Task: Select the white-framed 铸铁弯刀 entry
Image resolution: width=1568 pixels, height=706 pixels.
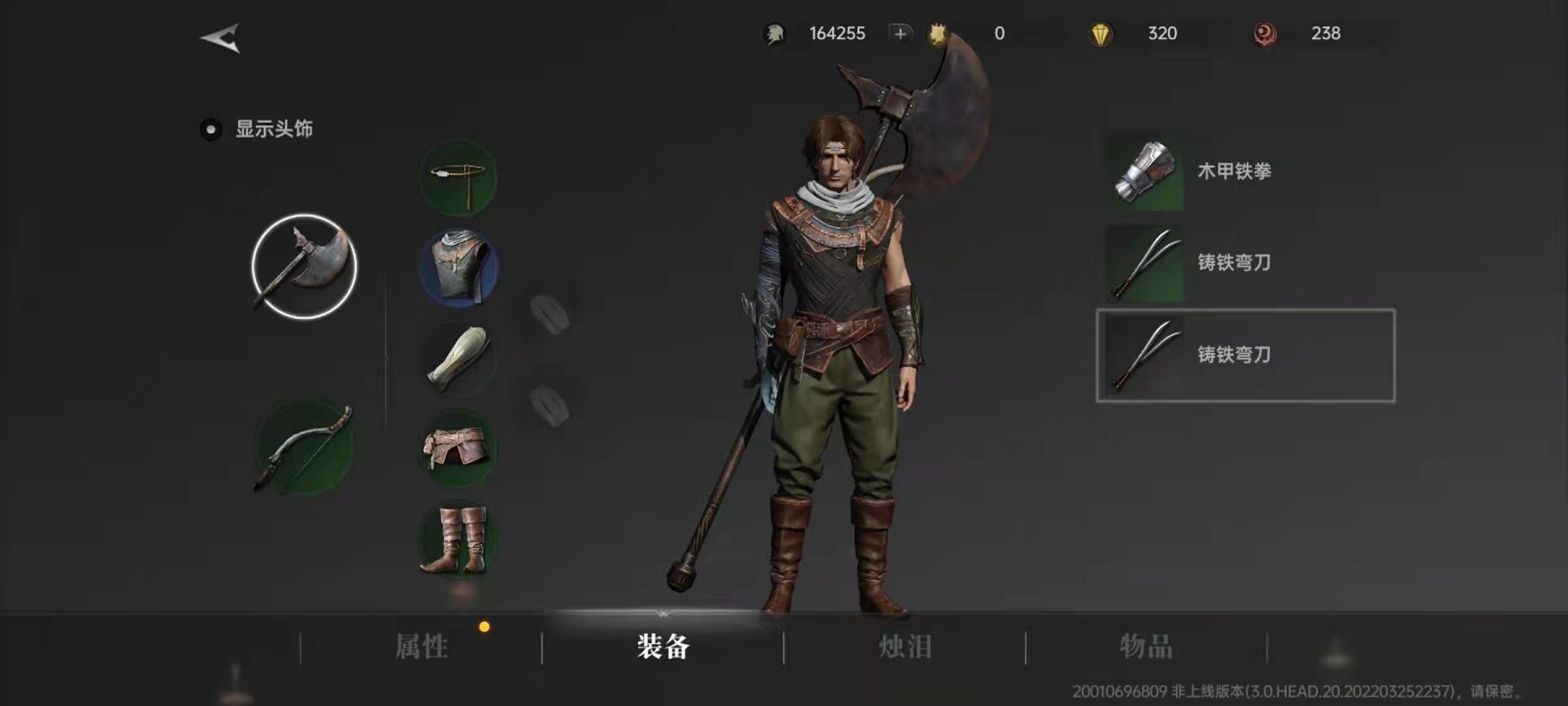Action: [1245, 356]
